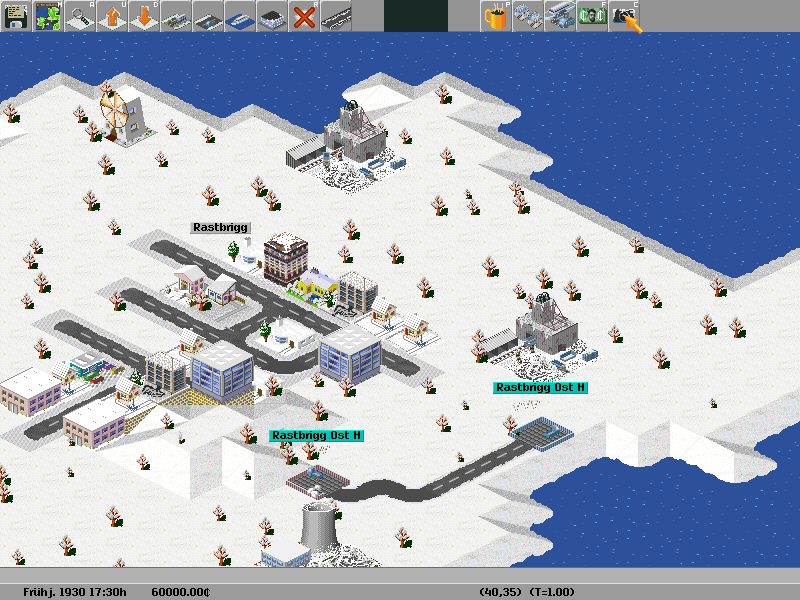Open the blue-roofed building tools
Viewport: 800px width, 600px height.
[x=272, y=16]
